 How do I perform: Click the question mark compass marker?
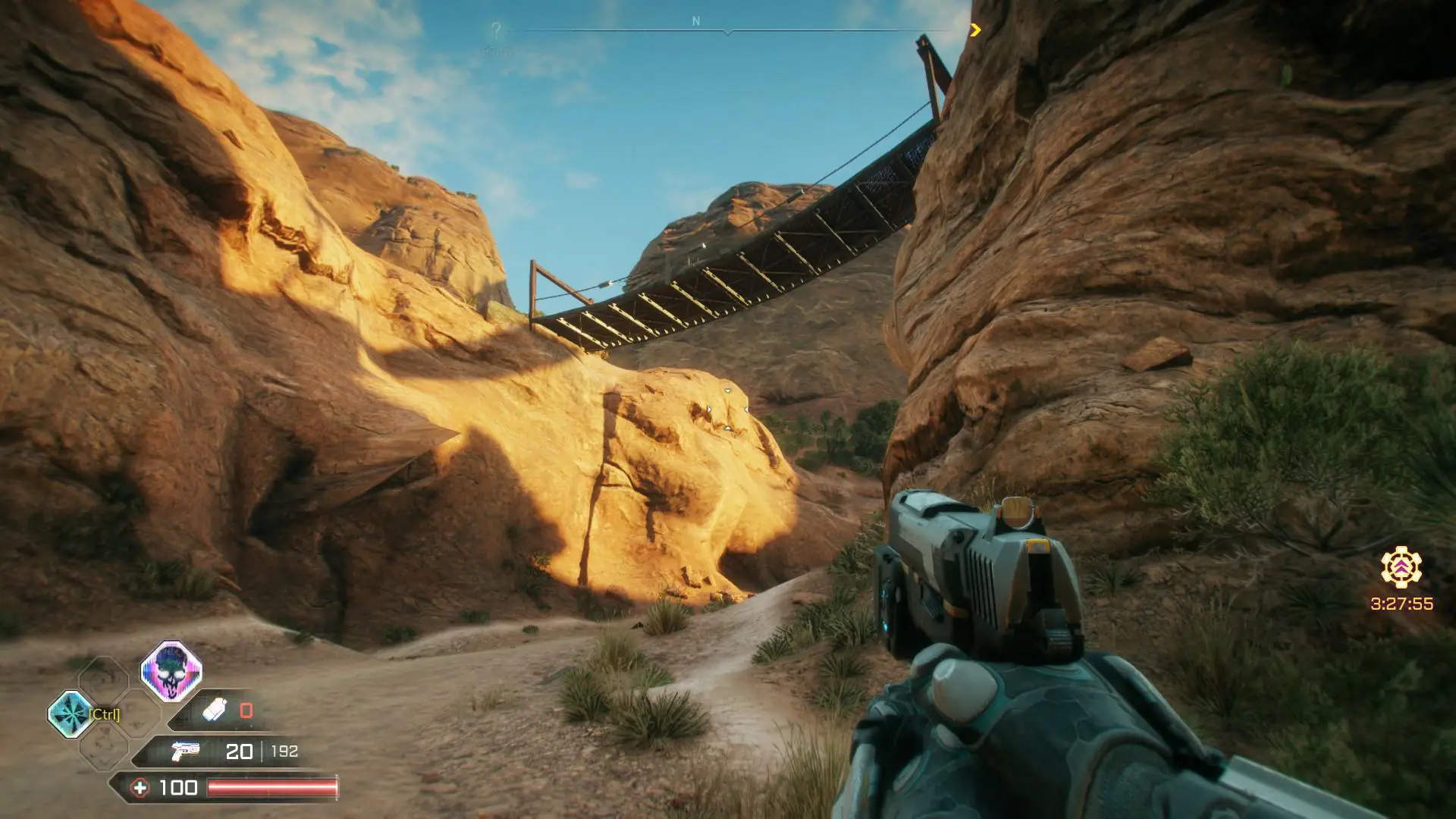click(496, 31)
